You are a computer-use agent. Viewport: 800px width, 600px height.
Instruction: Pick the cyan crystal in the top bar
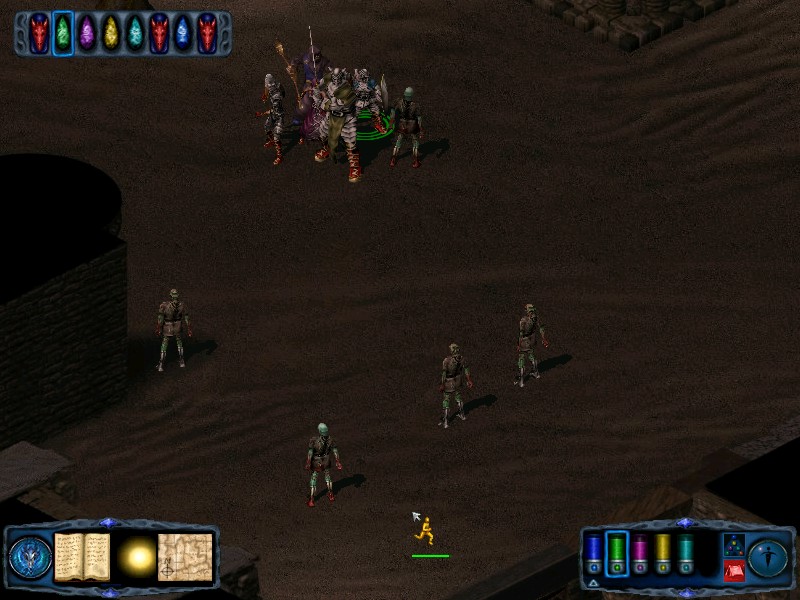pos(135,33)
